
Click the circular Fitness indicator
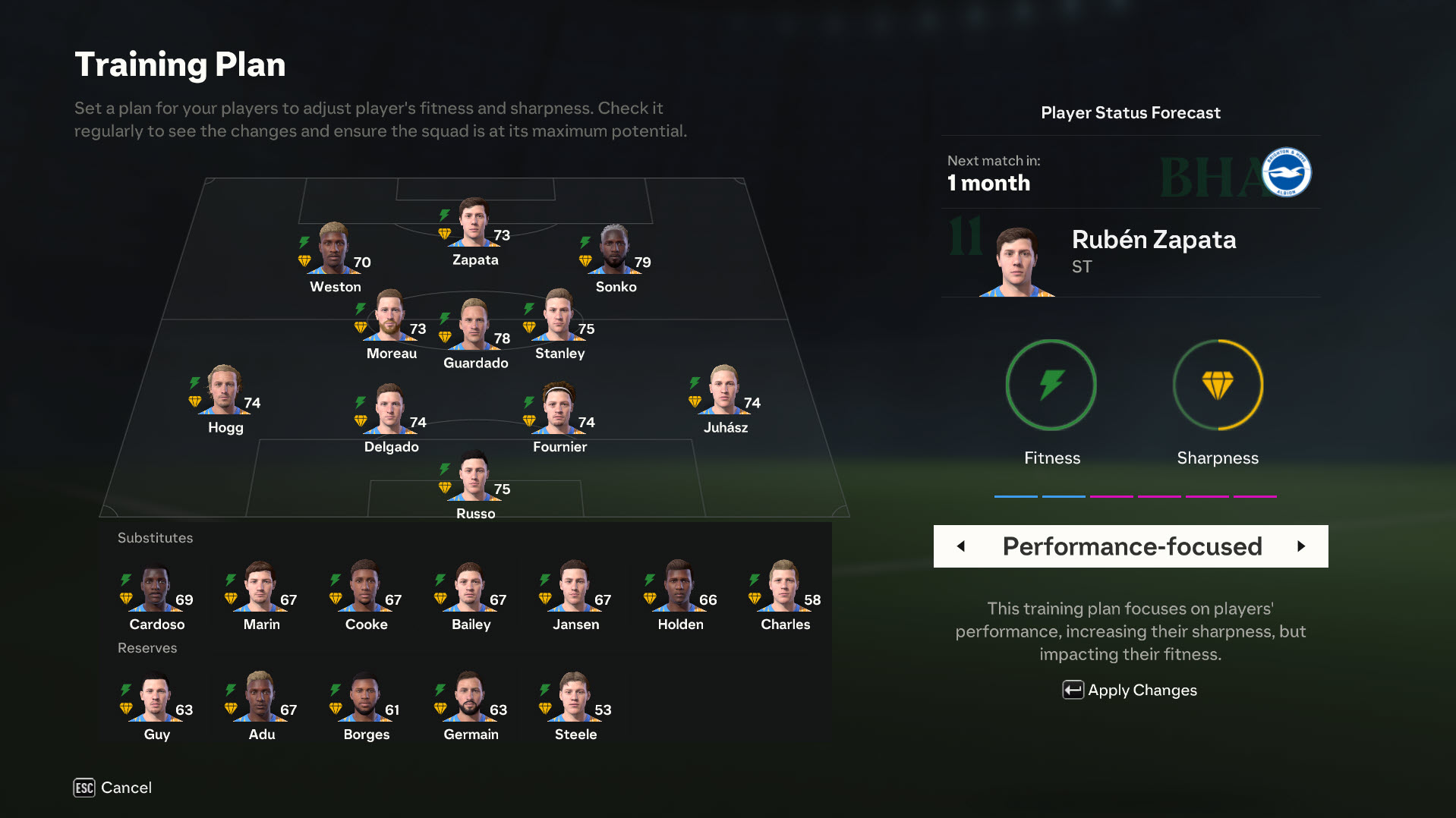1051,385
